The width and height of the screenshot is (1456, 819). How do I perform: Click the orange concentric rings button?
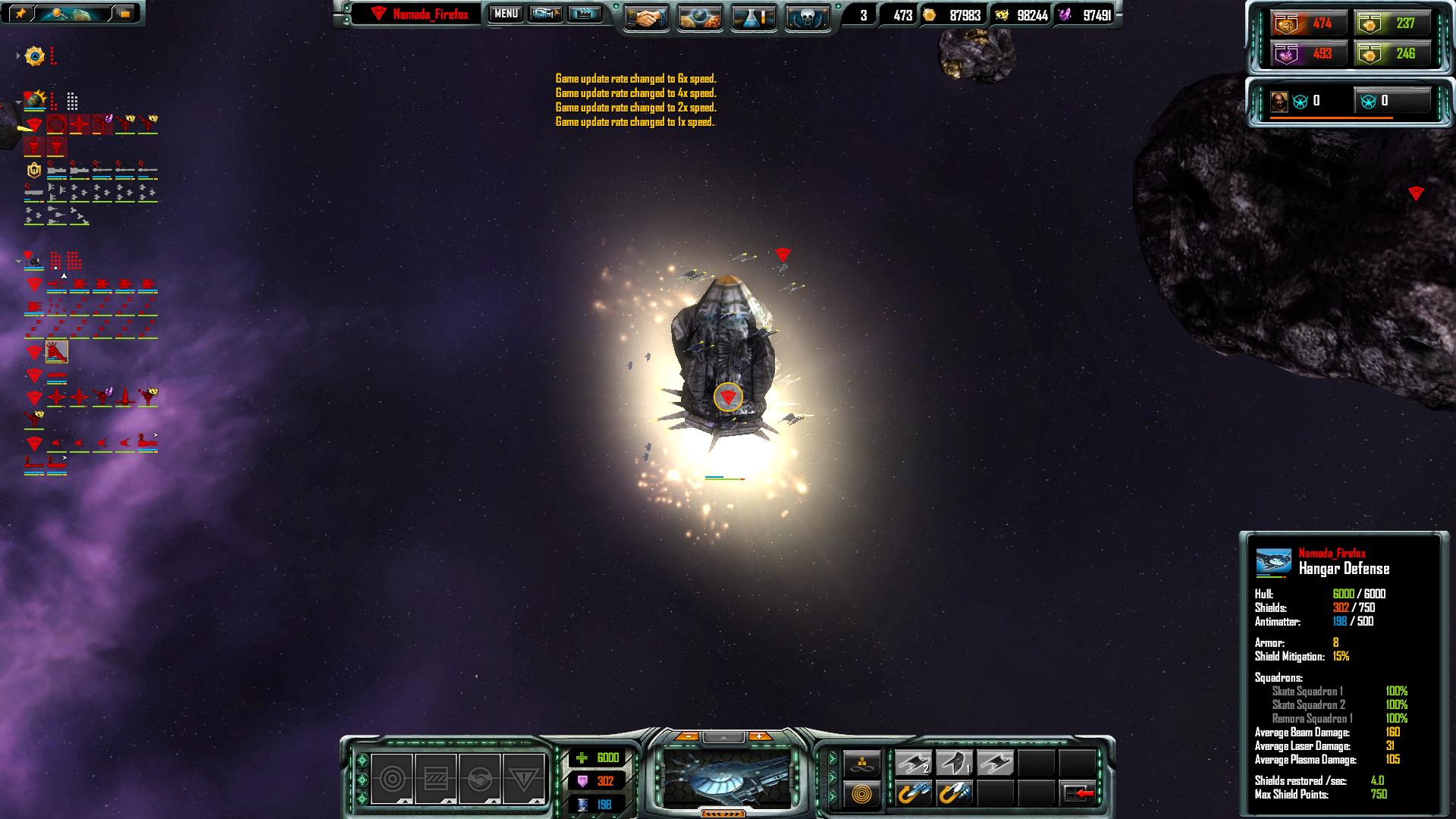862,794
